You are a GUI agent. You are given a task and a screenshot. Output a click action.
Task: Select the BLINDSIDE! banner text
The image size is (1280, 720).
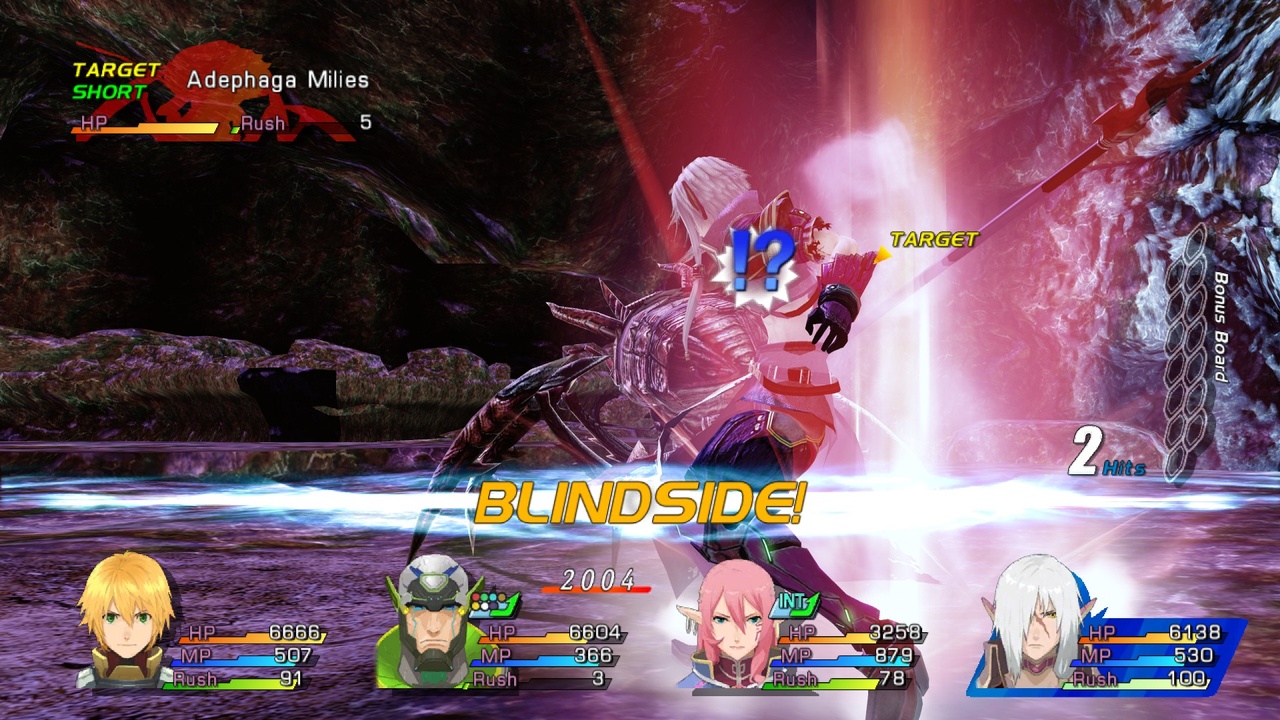[x=638, y=507]
